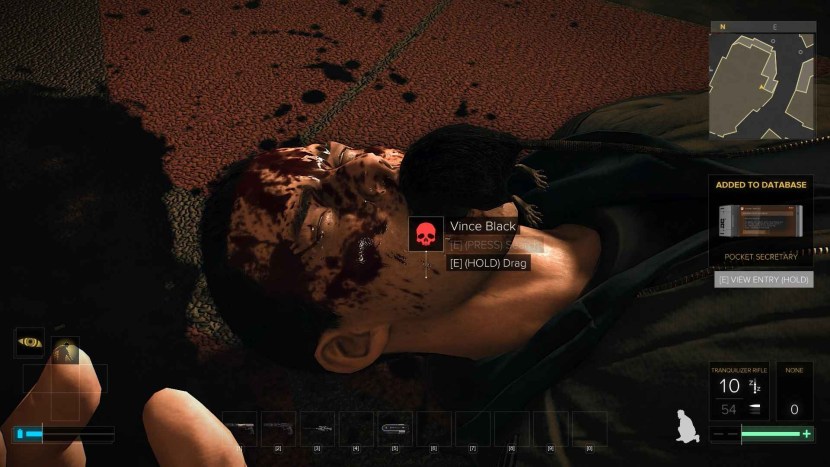This screenshot has width=830, height=467.
Task: Equip the rifle in hotbar slot three
Action: pyautogui.click(x=317, y=428)
